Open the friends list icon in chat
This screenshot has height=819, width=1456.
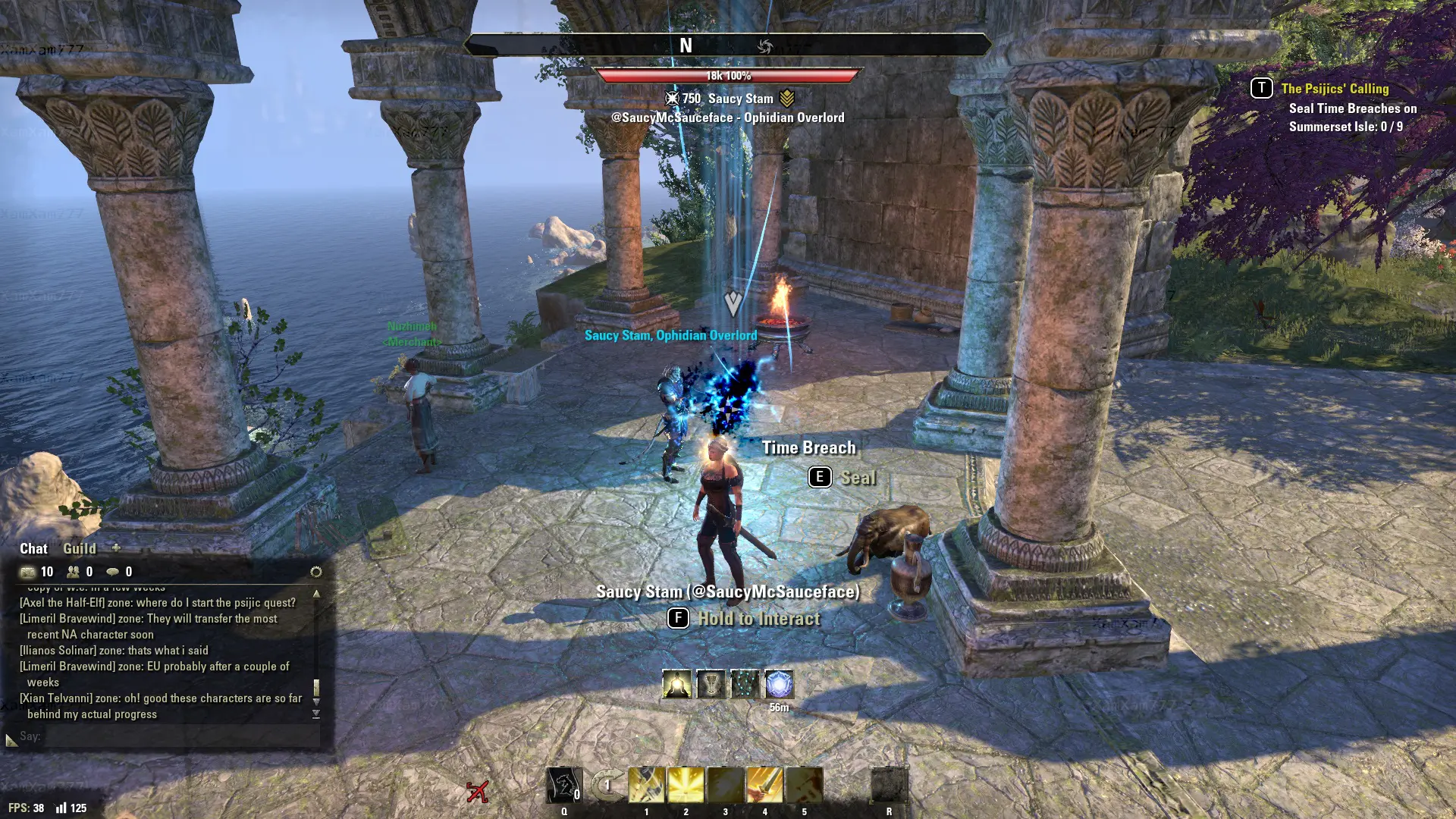74,572
